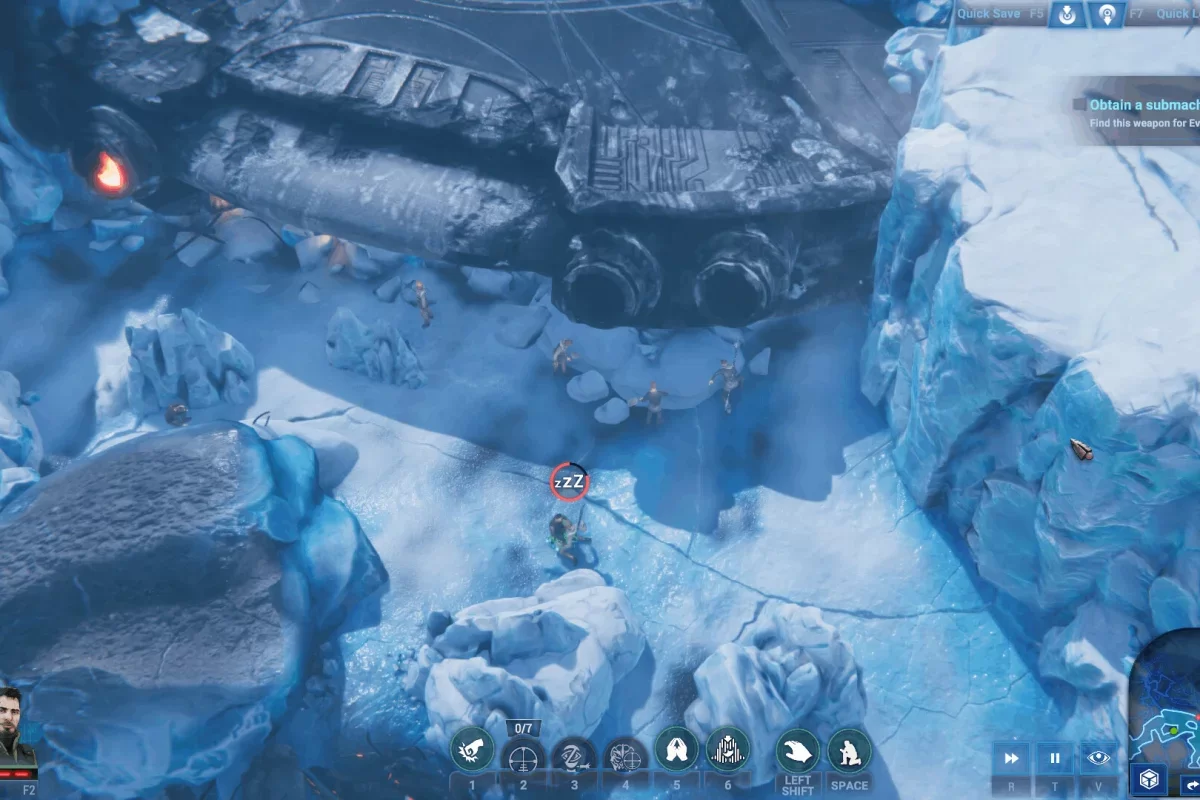The image size is (1200, 800).
Task: Toggle the crouch stance icon
Action: (849, 751)
